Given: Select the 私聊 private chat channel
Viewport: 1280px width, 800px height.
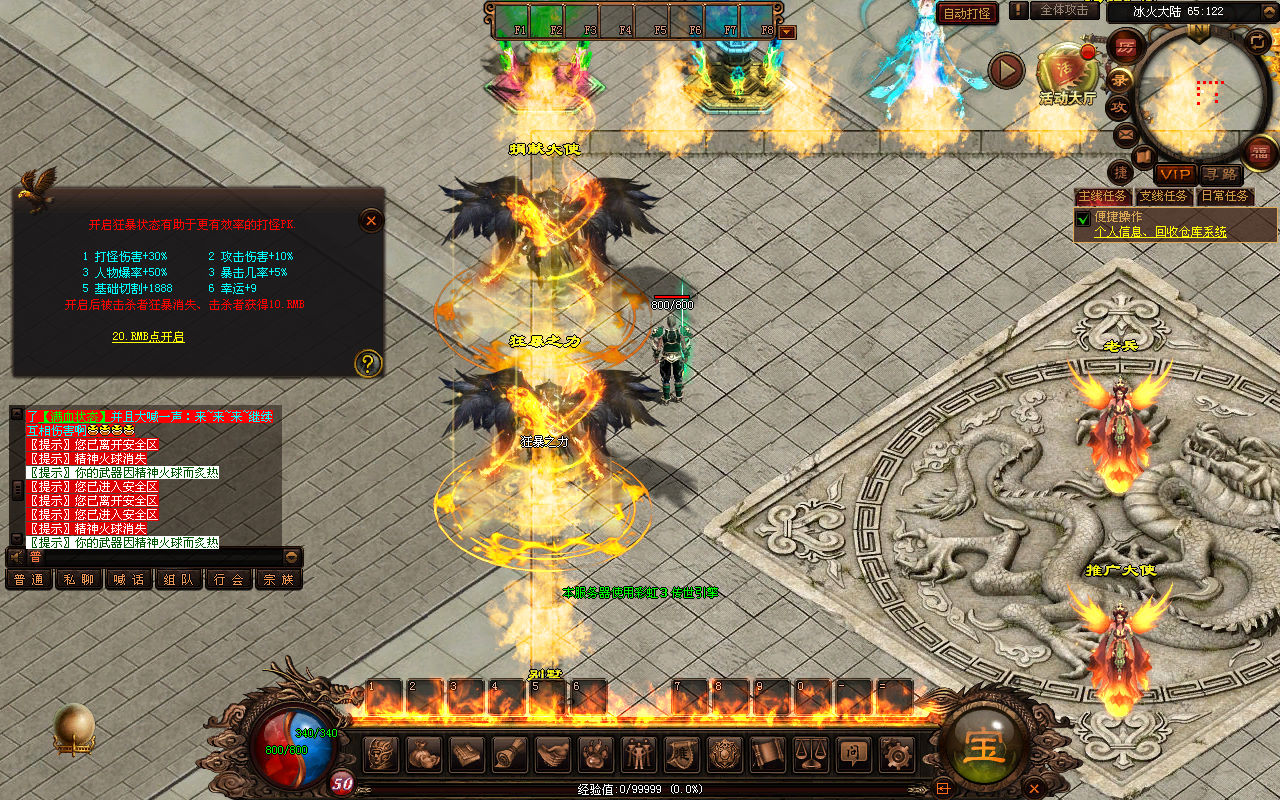Looking at the screenshot, I should click(x=79, y=579).
